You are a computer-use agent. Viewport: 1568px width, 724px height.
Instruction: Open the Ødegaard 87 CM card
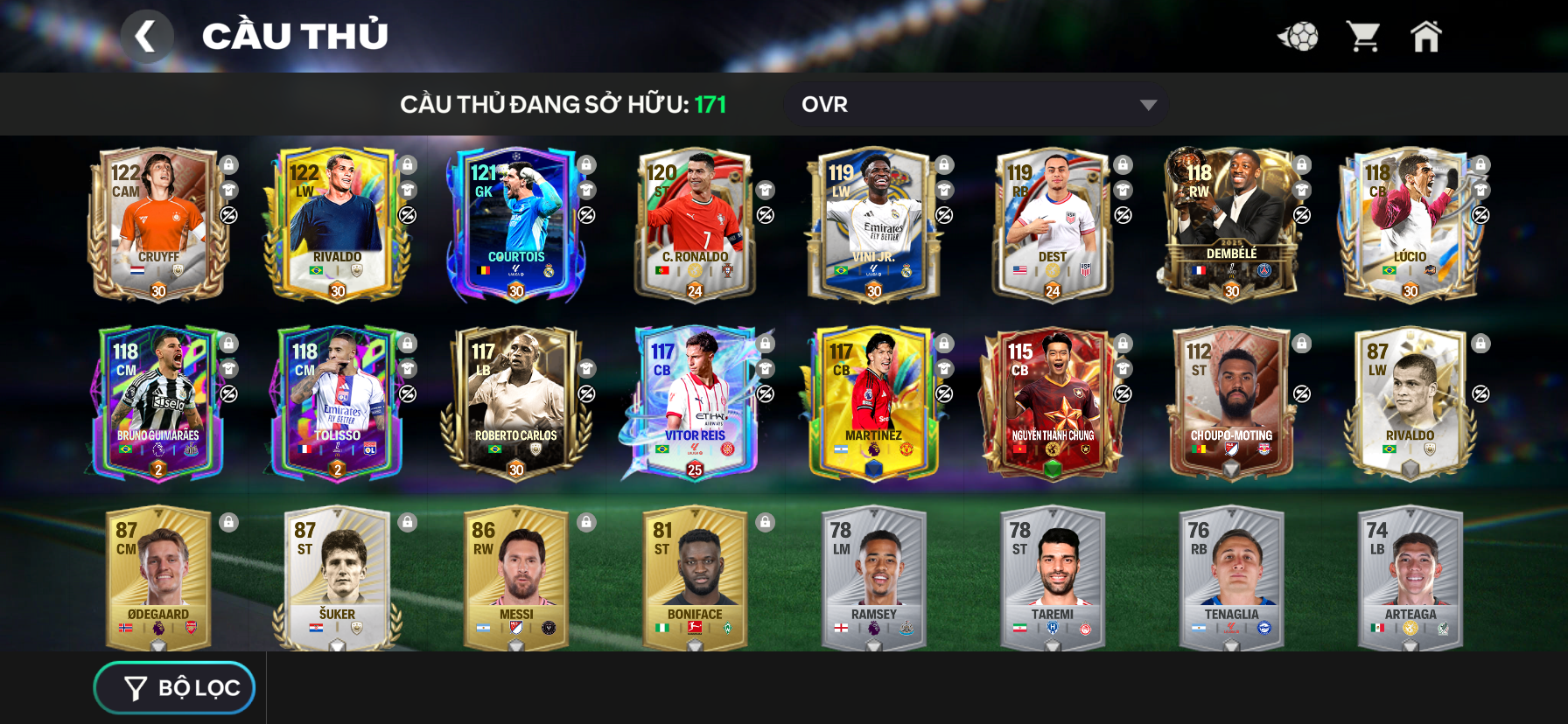click(x=157, y=578)
